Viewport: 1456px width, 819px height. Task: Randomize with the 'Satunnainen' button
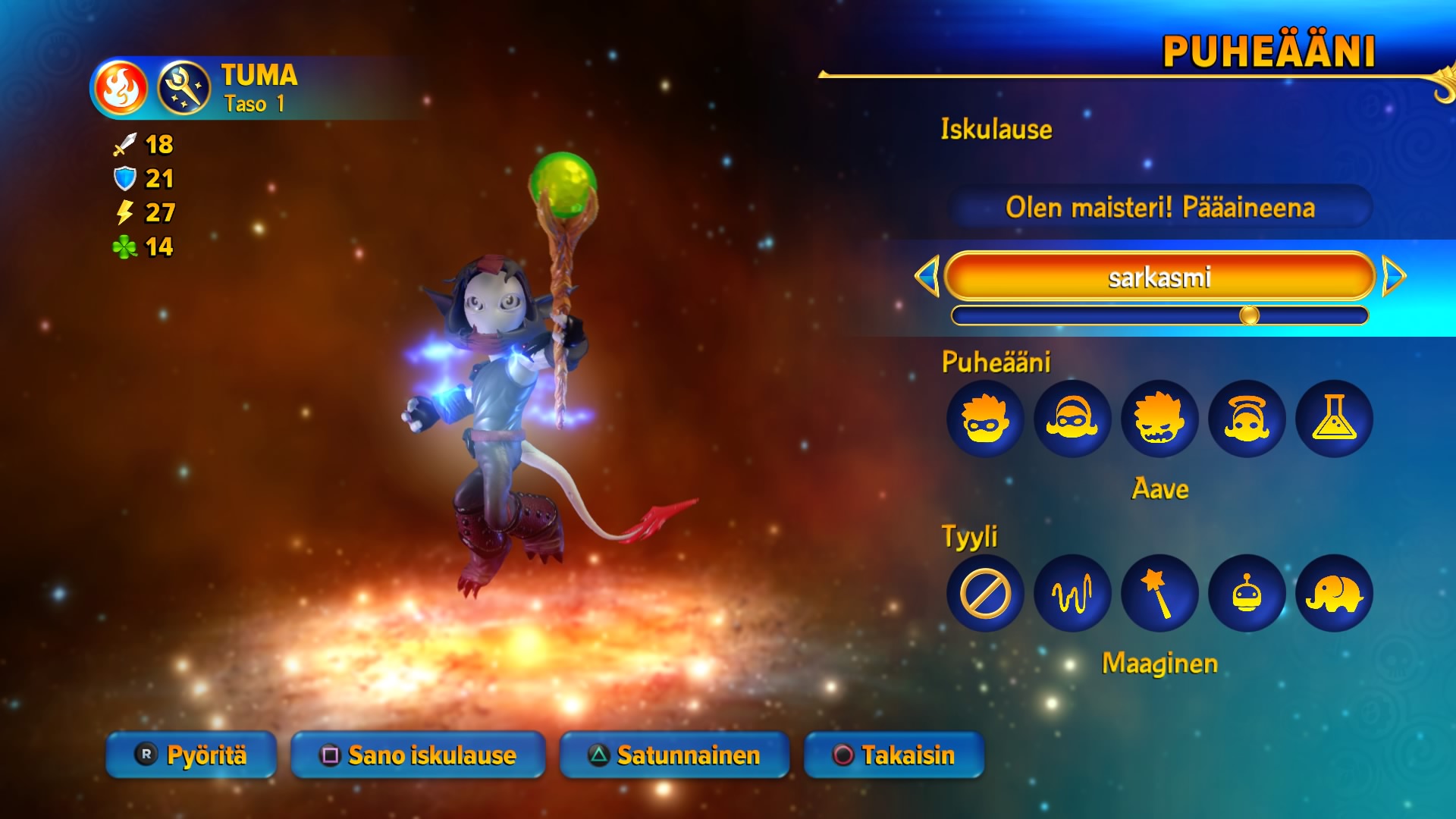click(674, 755)
